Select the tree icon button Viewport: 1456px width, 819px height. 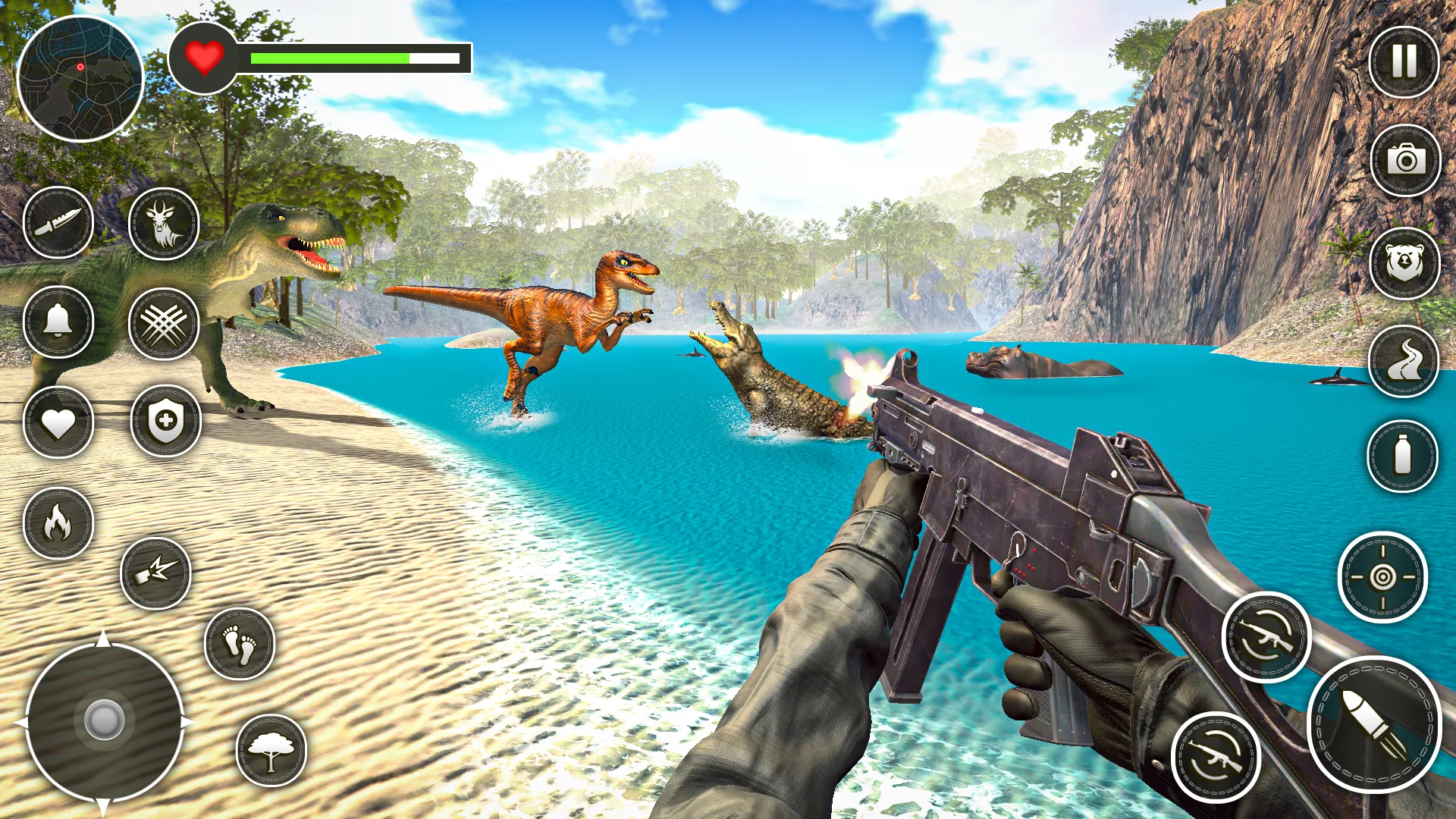[x=271, y=750]
